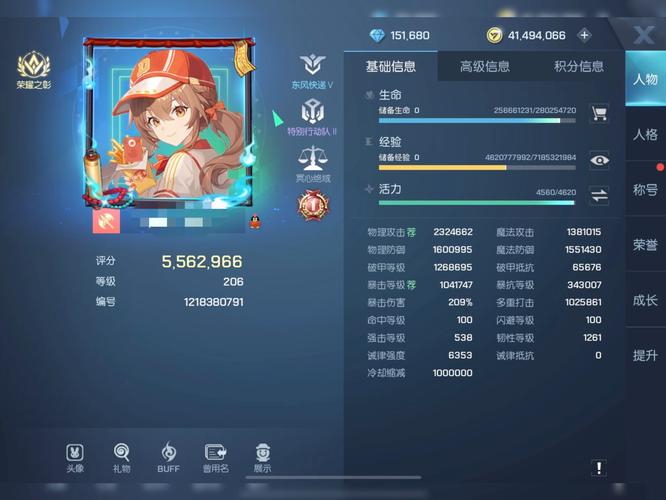Viewport: 666px width, 500px height.
Task: Click the swap arrows next to 活力
Action: click(599, 195)
